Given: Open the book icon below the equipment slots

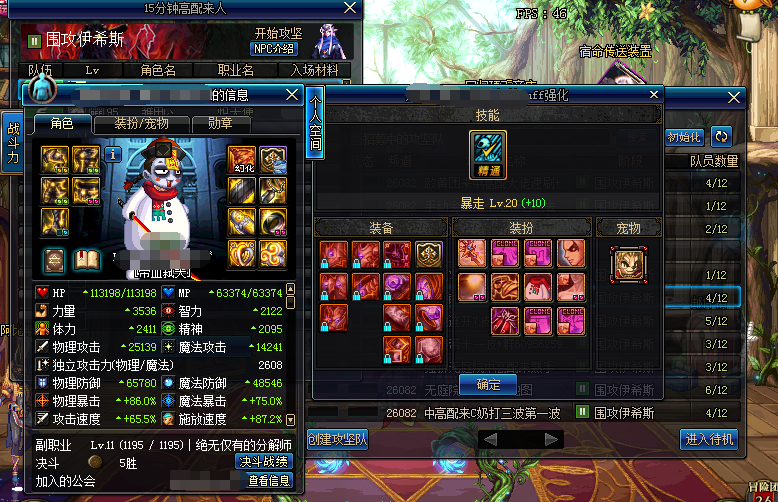Looking at the screenshot, I should (86, 260).
